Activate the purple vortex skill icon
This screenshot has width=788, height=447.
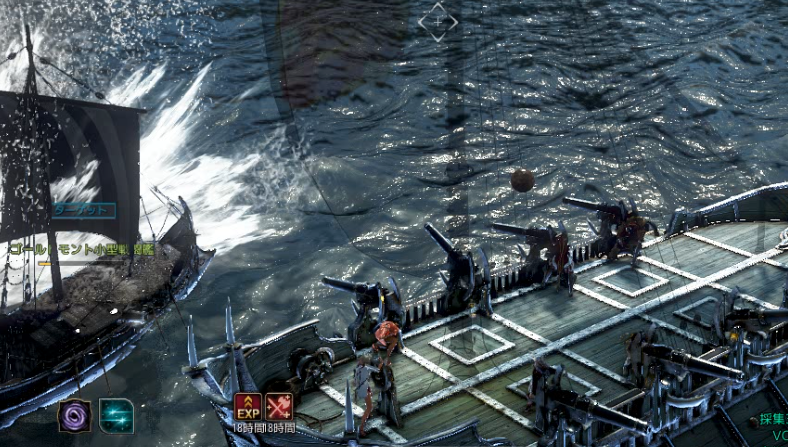pos(74,415)
